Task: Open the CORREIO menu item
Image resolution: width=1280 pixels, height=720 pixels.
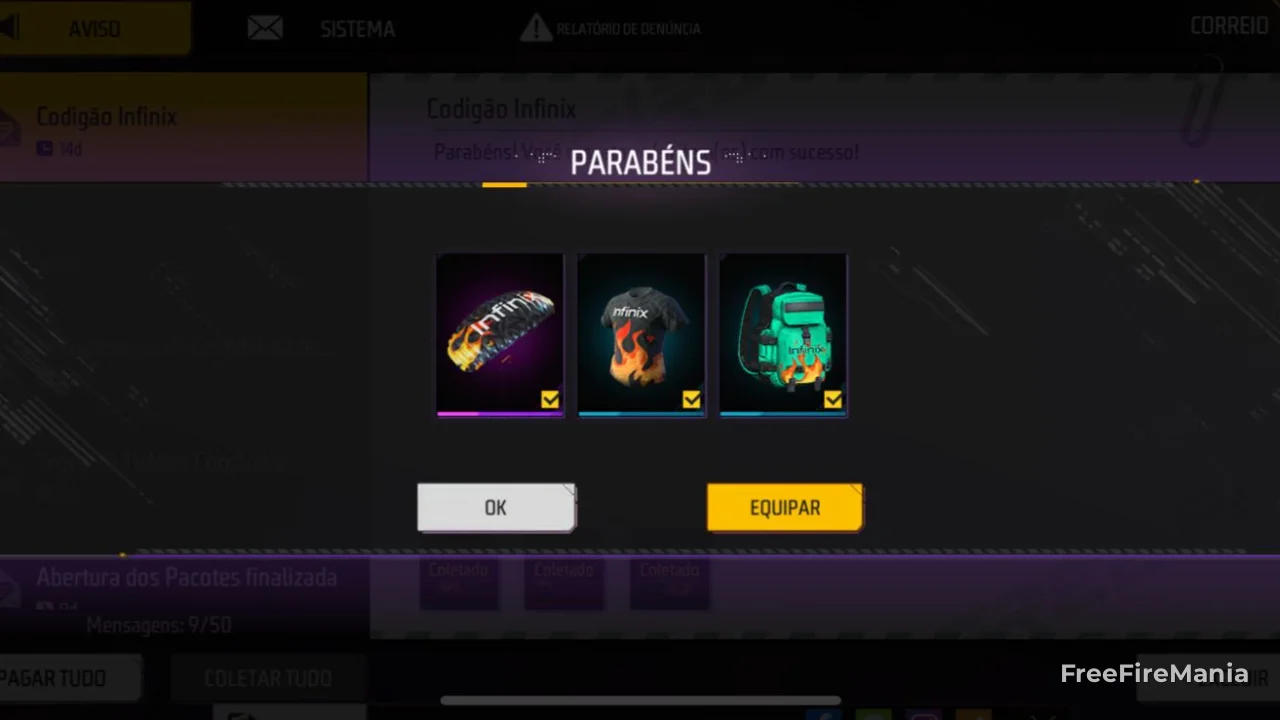Action: (1229, 26)
